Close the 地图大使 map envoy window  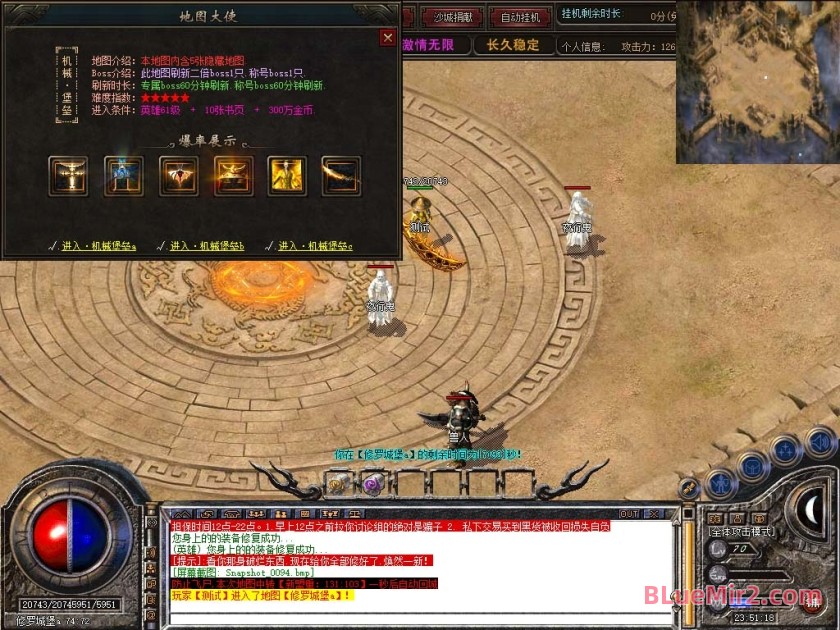coord(387,38)
